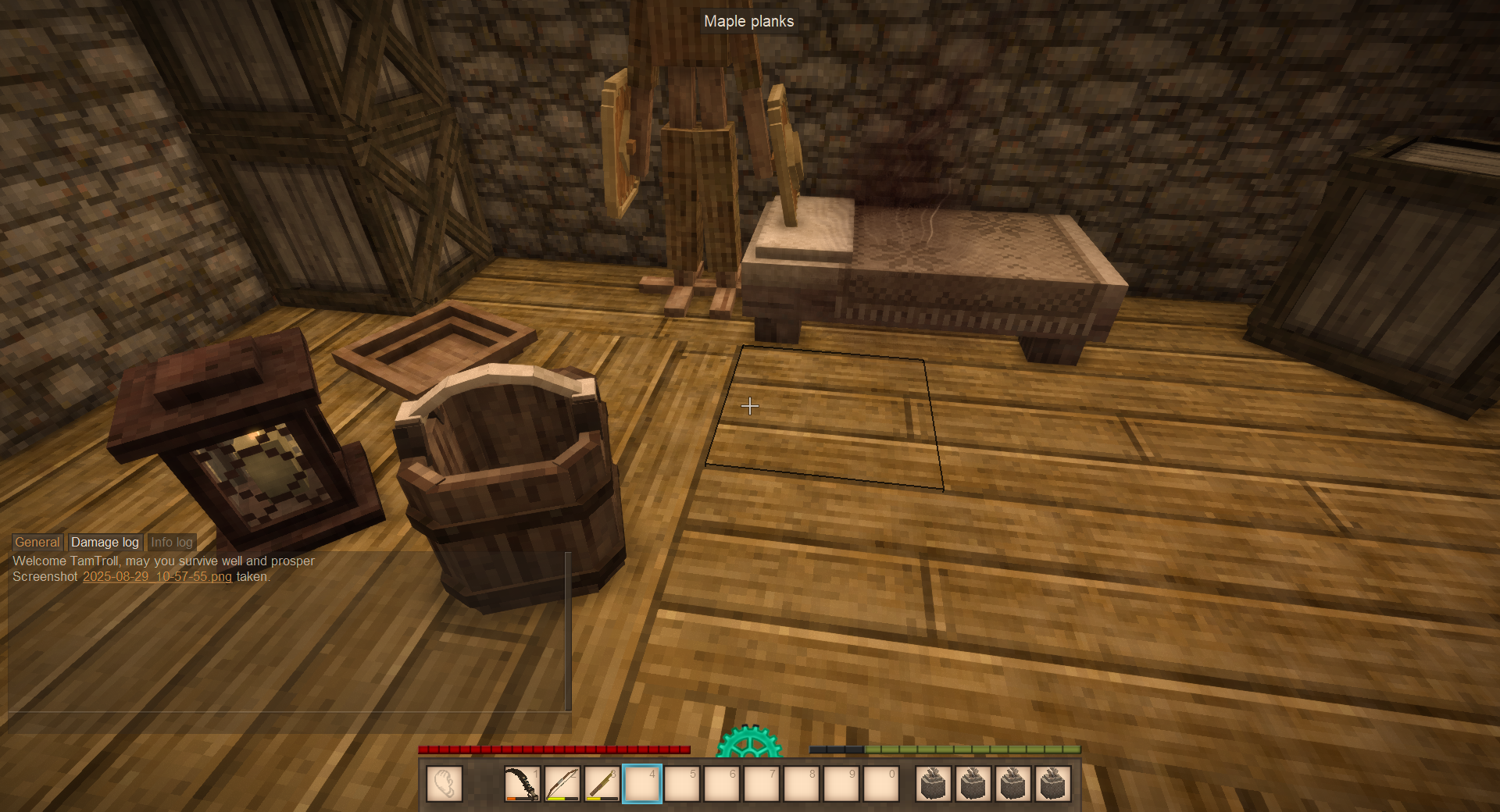This screenshot has height=812, width=1500.
Task: Equip the bow in hotbar slot 2
Action: pyautogui.click(x=562, y=784)
